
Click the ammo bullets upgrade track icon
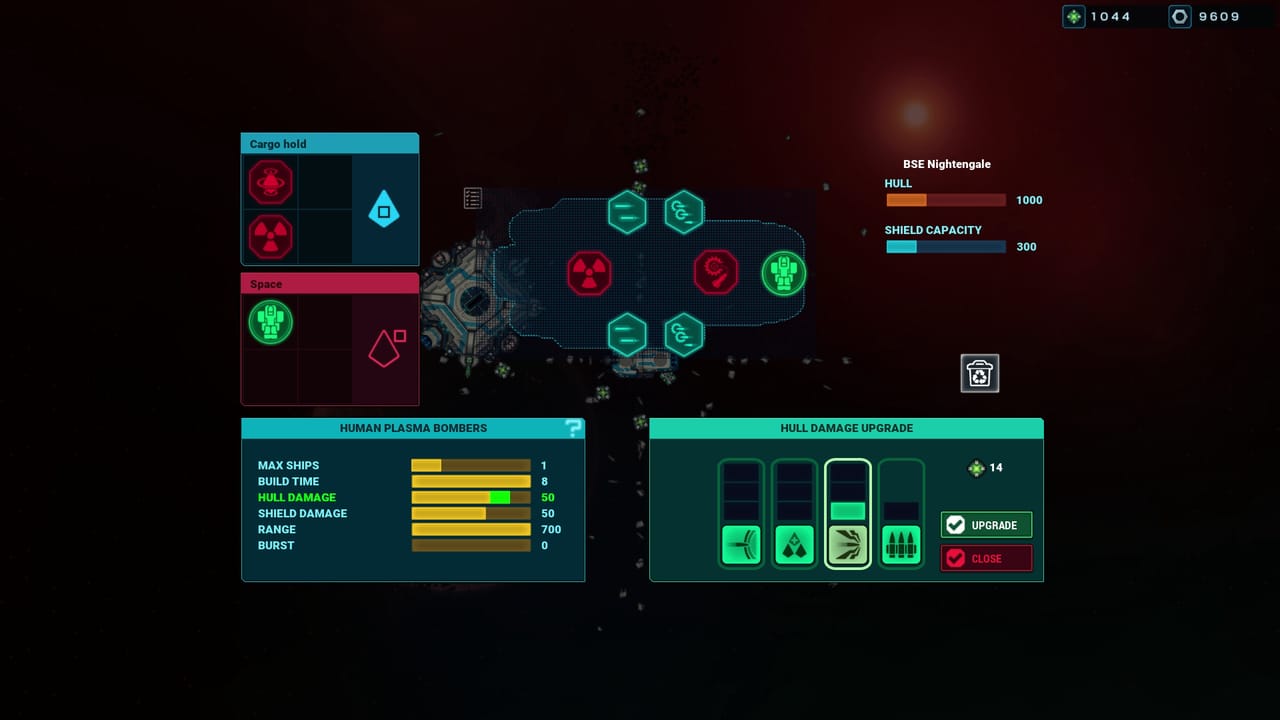(900, 543)
